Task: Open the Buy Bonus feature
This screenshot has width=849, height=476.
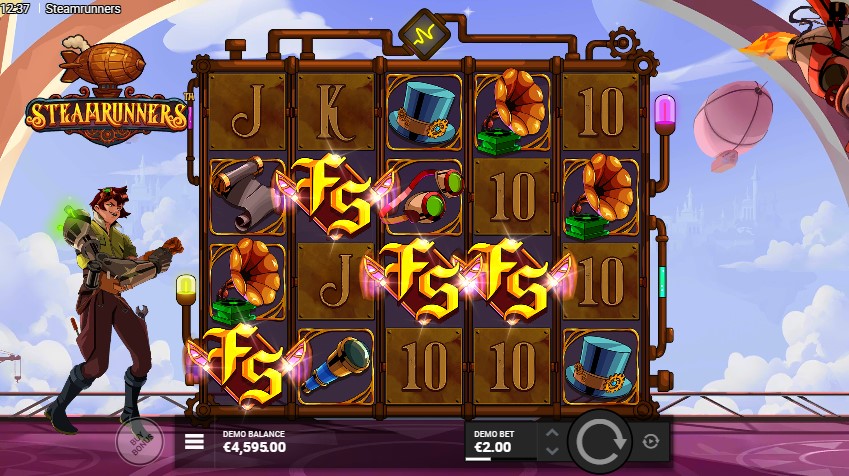Action: pyautogui.click(x=137, y=440)
